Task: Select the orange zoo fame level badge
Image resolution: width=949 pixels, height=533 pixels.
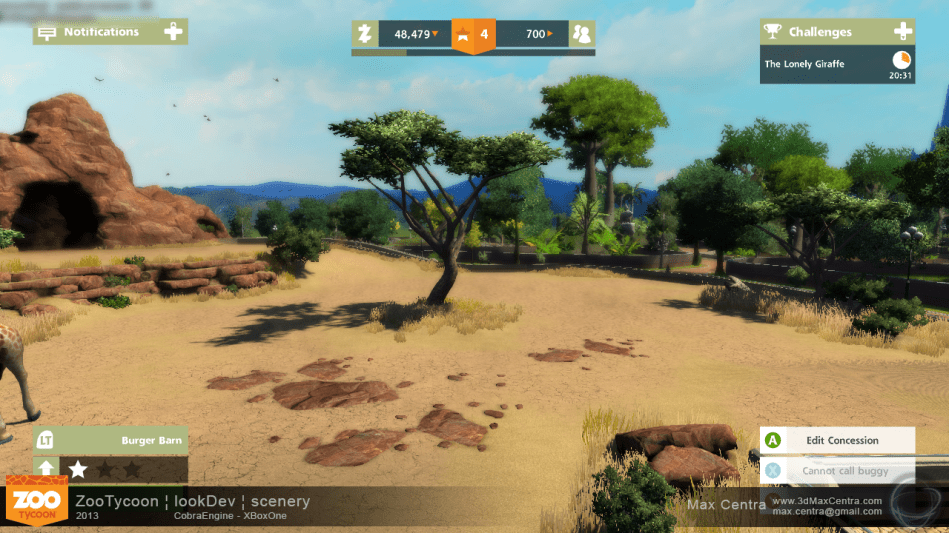Action: point(474,35)
